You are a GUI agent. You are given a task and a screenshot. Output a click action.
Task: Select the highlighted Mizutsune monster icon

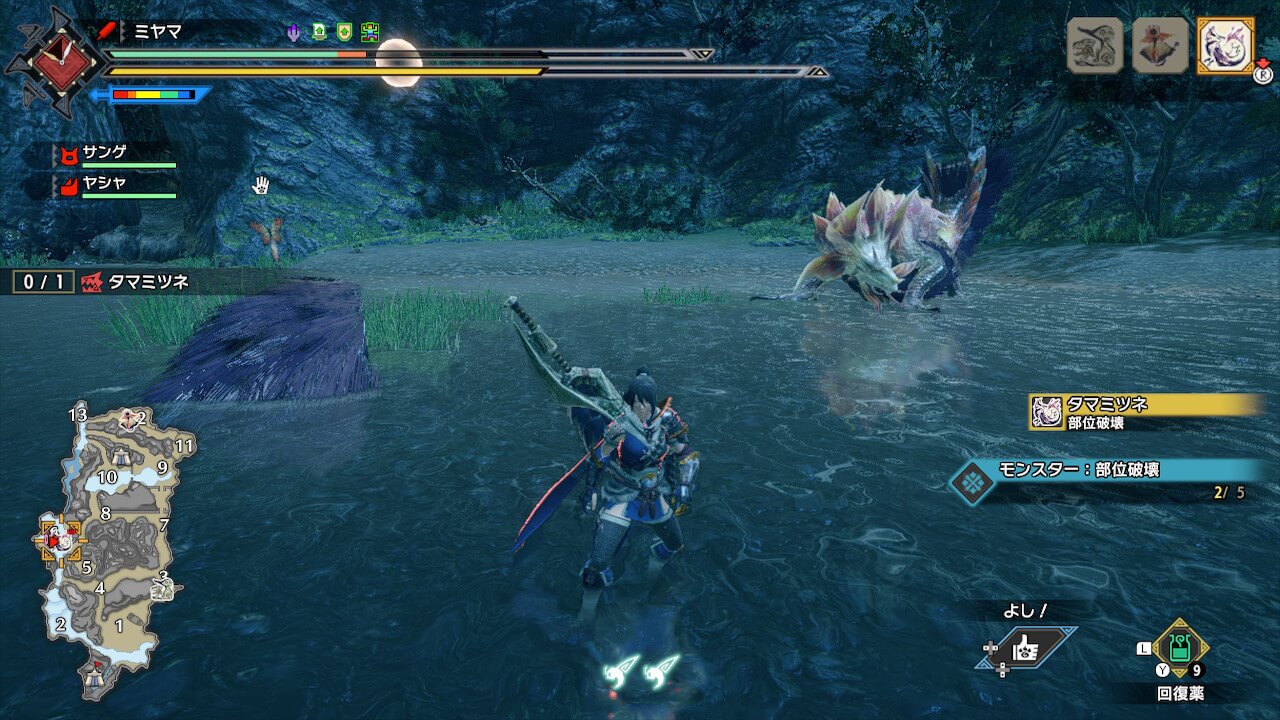(1225, 45)
